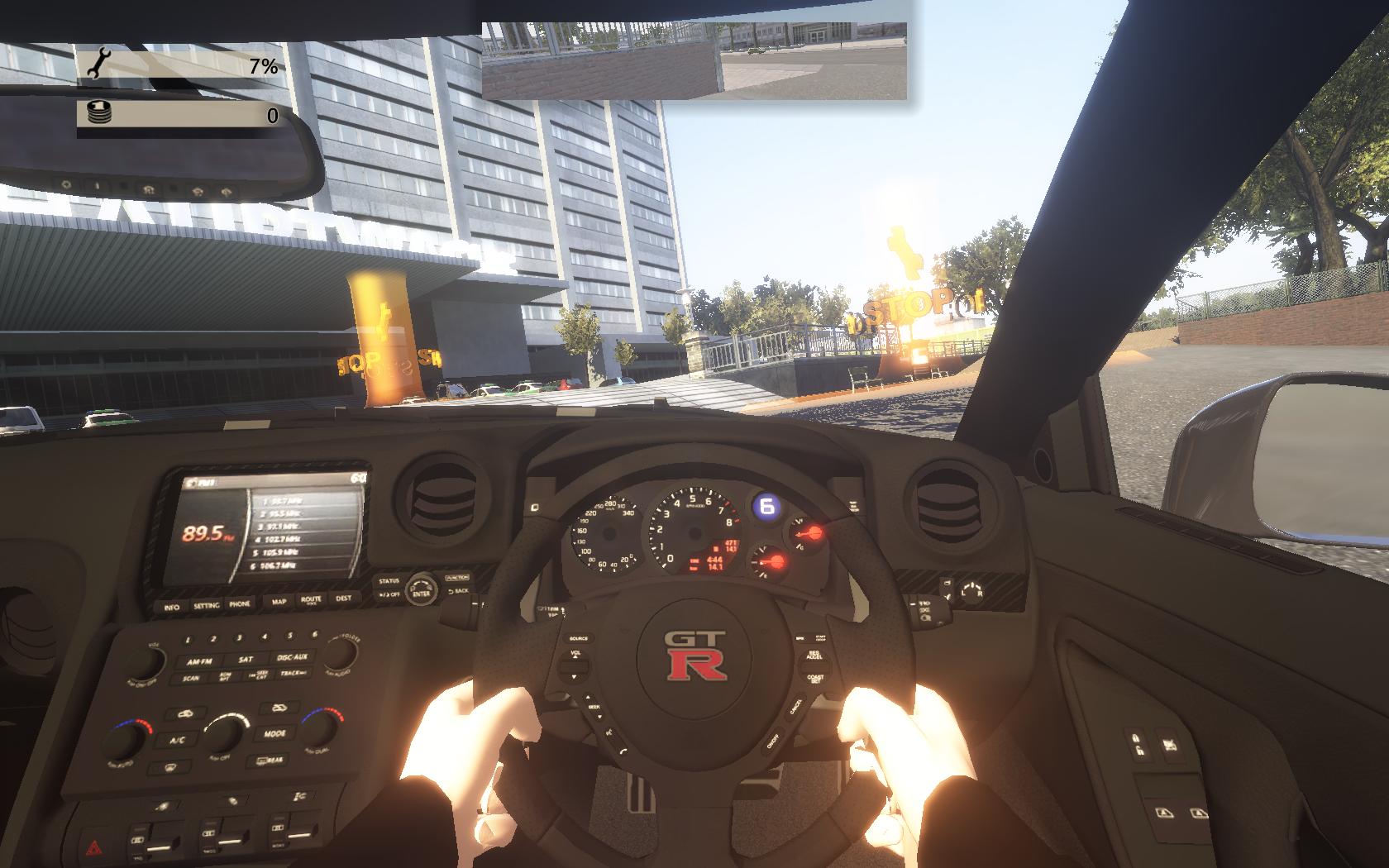The height and width of the screenshot is (868, 1389).
Task: Select the rear-view mirror display
Action: 694,60
